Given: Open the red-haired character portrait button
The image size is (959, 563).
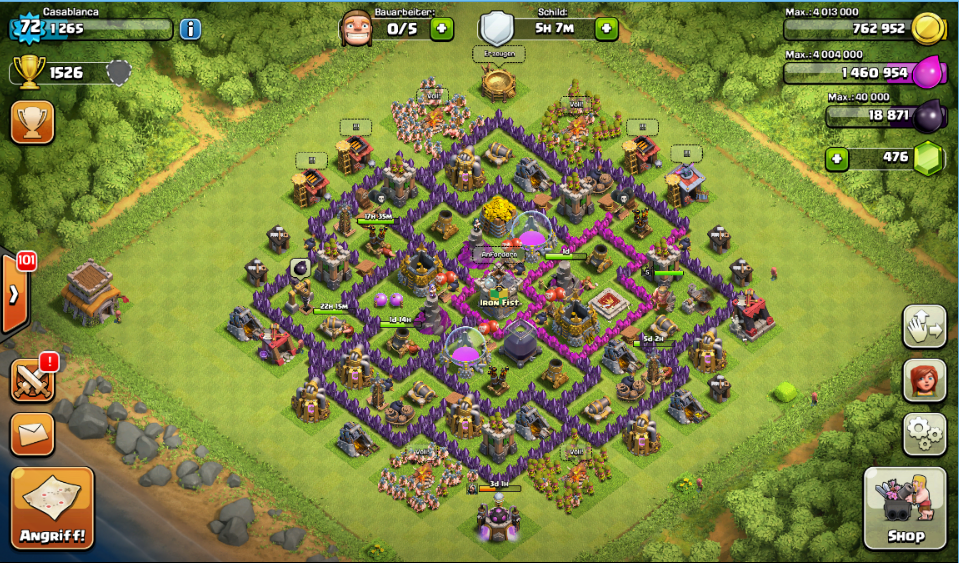Looking at the screenshot, I should point(924,380).
